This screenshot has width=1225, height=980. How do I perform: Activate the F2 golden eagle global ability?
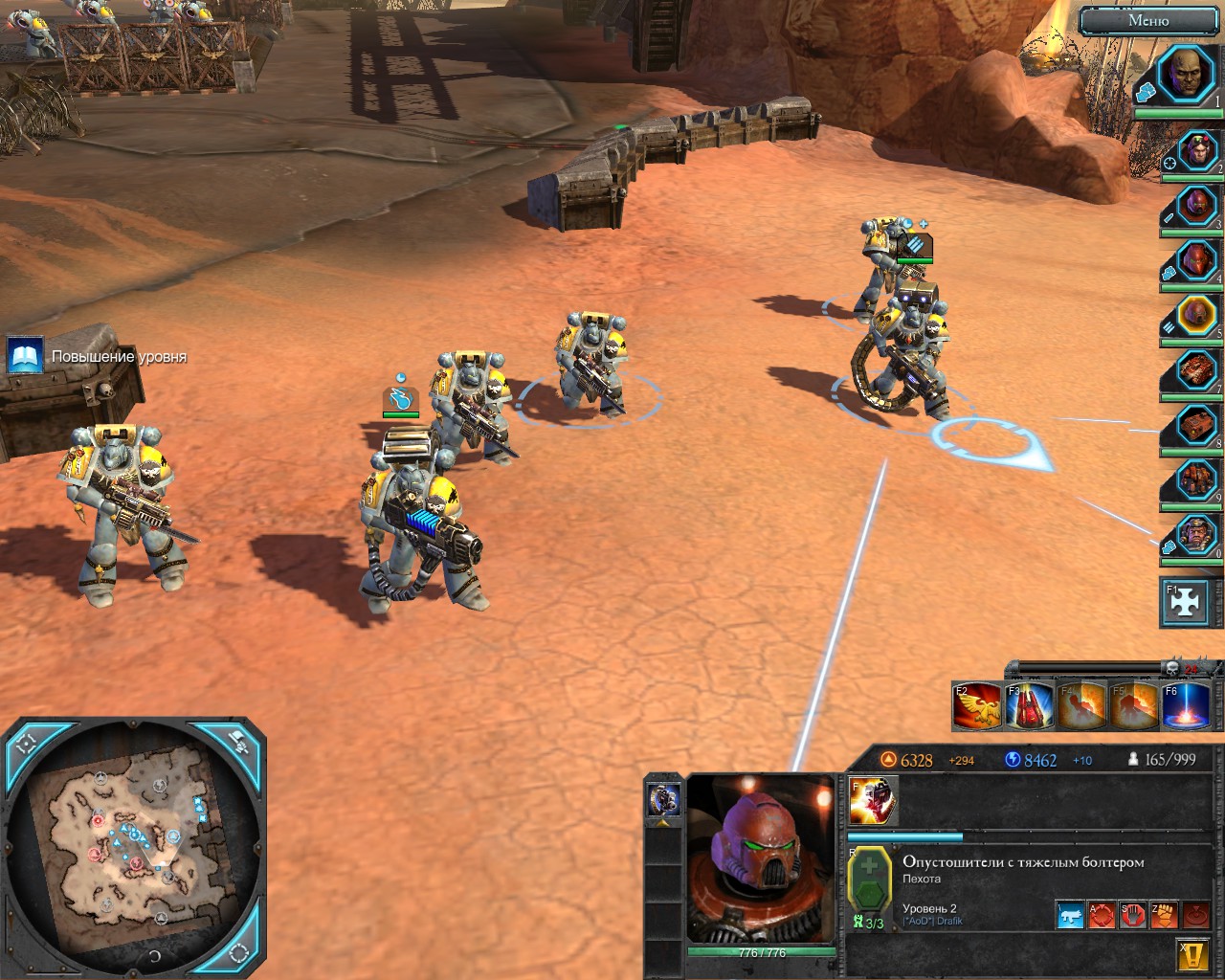pyautogui.click(x=976, y=705)
